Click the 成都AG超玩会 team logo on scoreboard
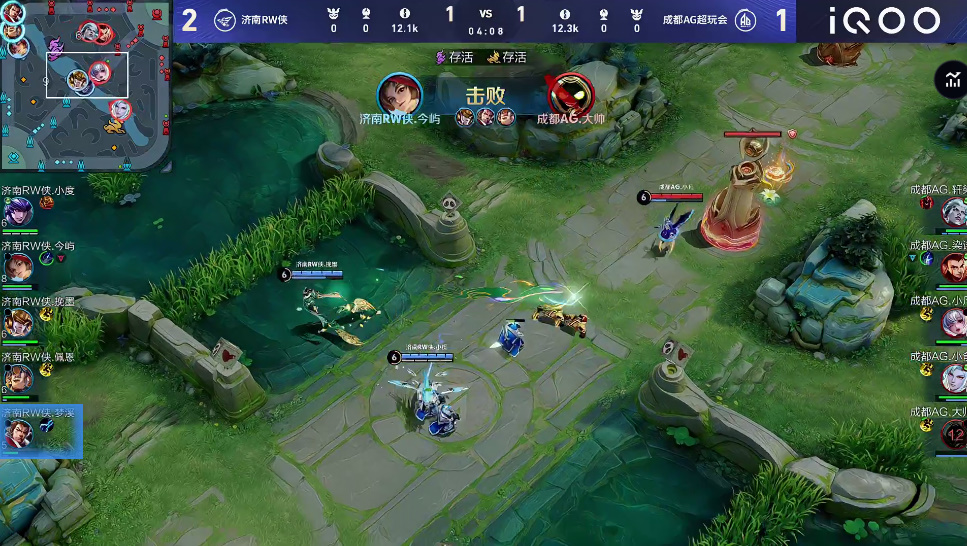This screenshot has width=967, height=546. tap(746, 20)
